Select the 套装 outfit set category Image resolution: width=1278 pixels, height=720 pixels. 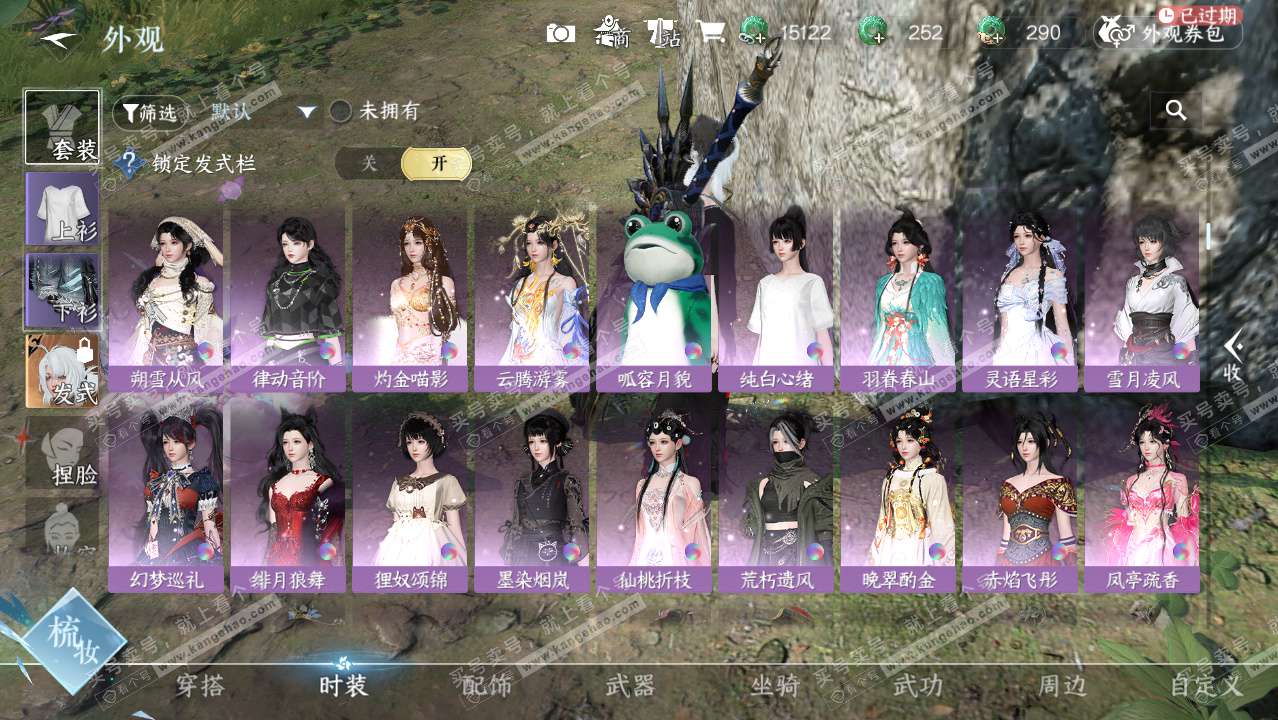[63, 127]
